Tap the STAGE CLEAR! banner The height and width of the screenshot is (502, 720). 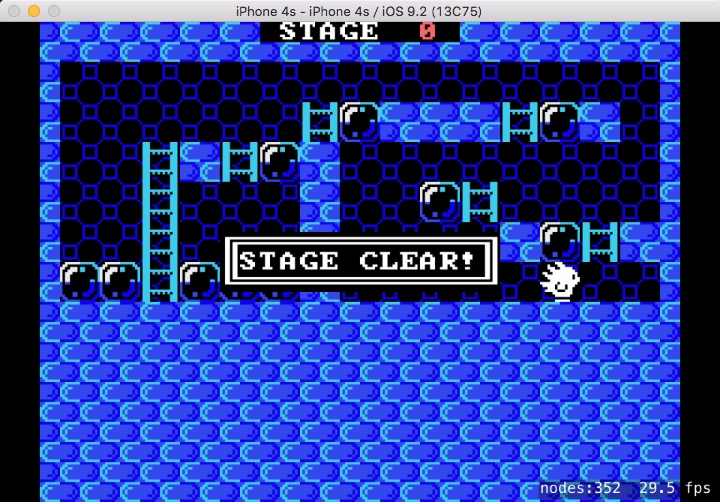(360, 262)
